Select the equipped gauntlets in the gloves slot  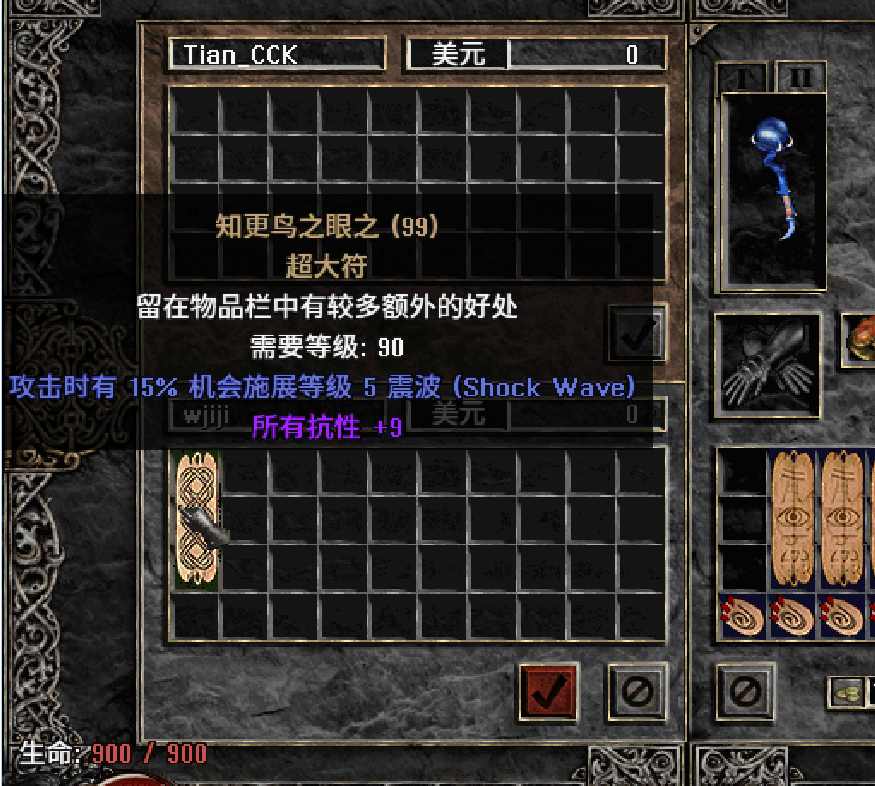coord(767,364)
